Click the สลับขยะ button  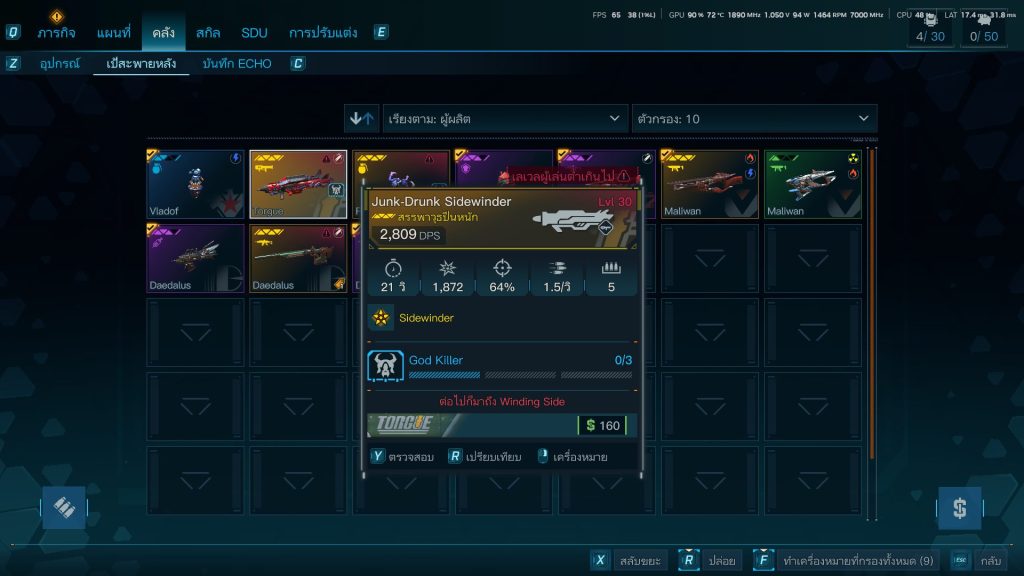click(628, 561)
